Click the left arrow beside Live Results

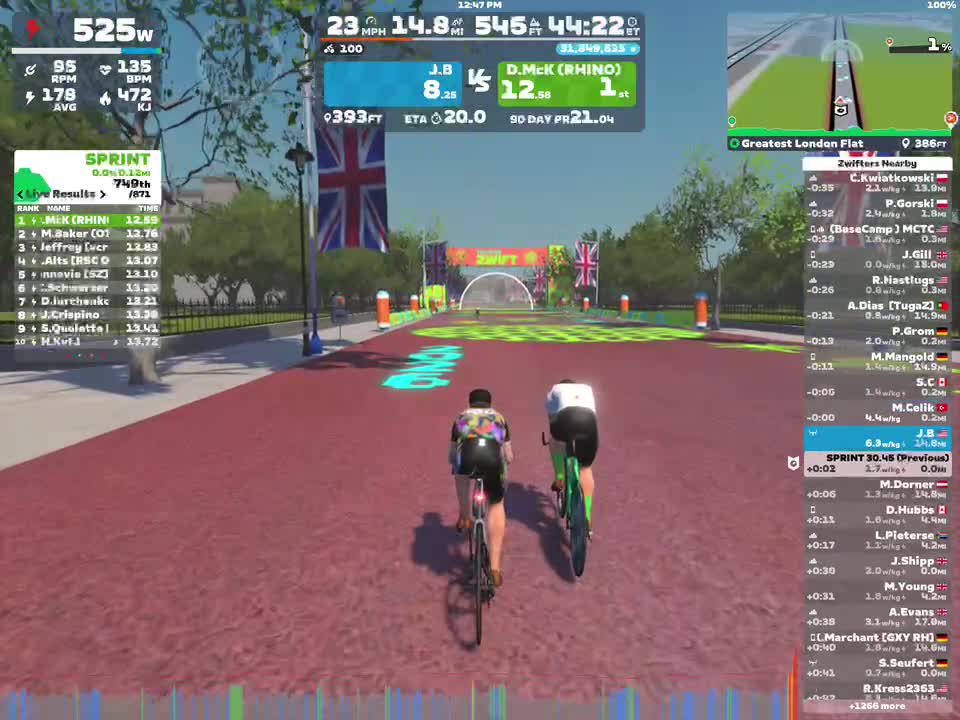tap(20, 194)
